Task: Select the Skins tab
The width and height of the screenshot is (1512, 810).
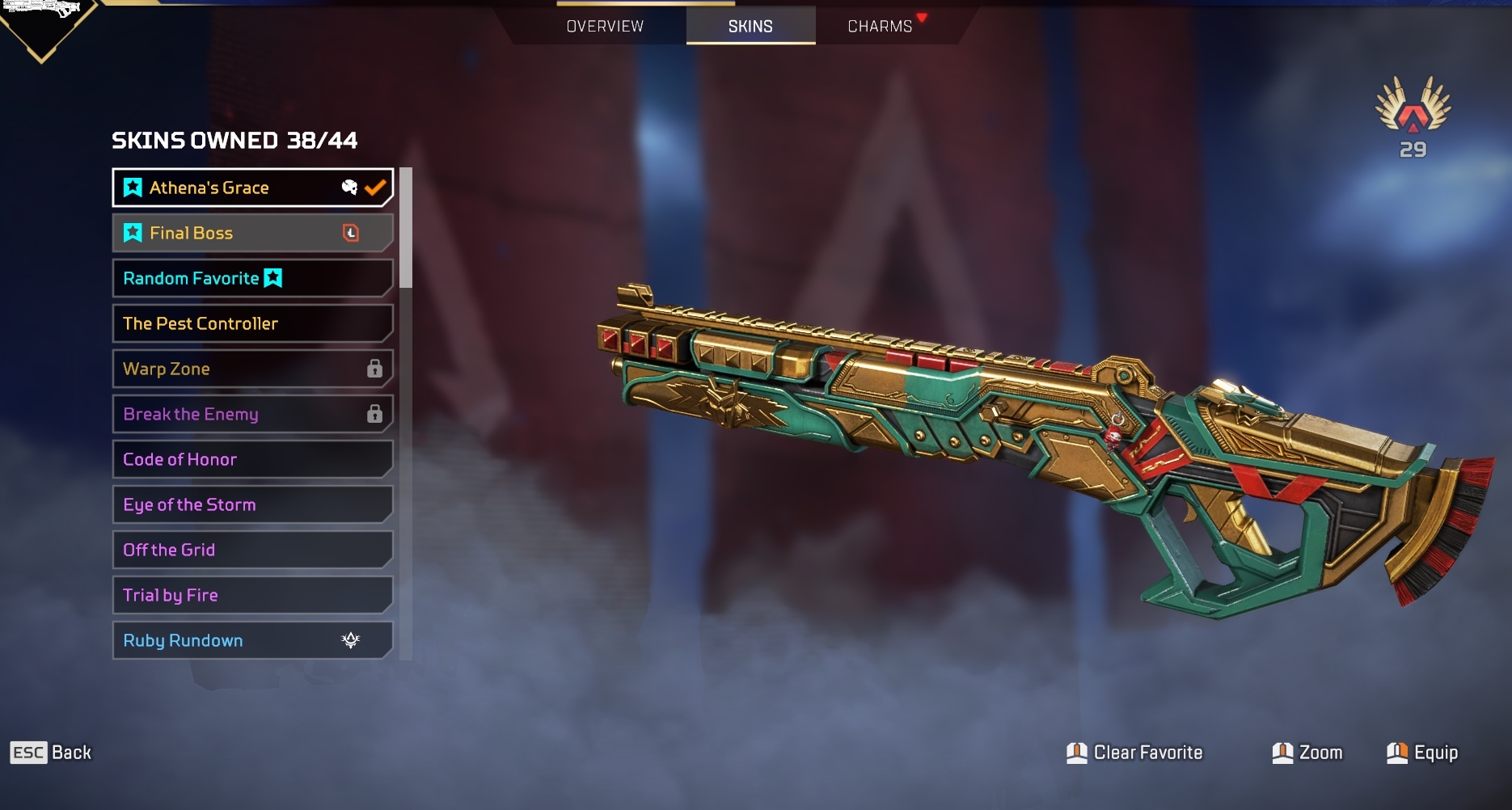Action: 750,26
